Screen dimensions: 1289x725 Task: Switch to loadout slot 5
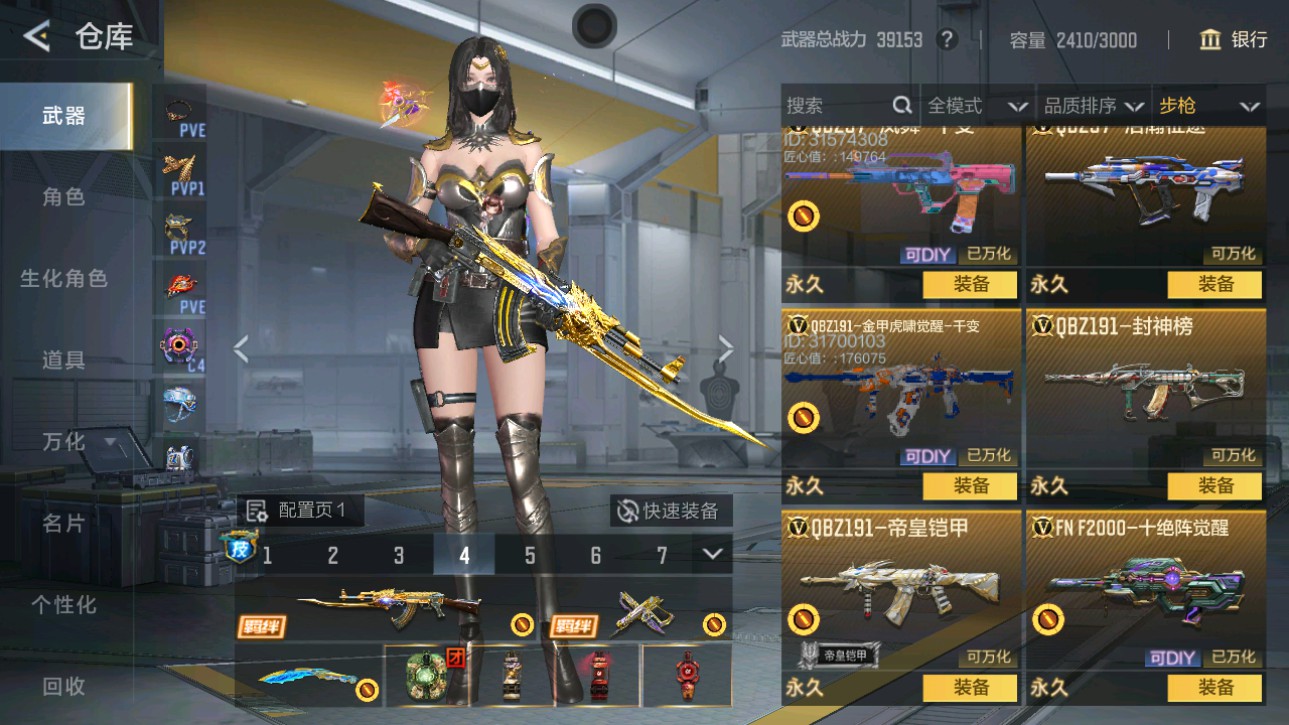point(529,556)
